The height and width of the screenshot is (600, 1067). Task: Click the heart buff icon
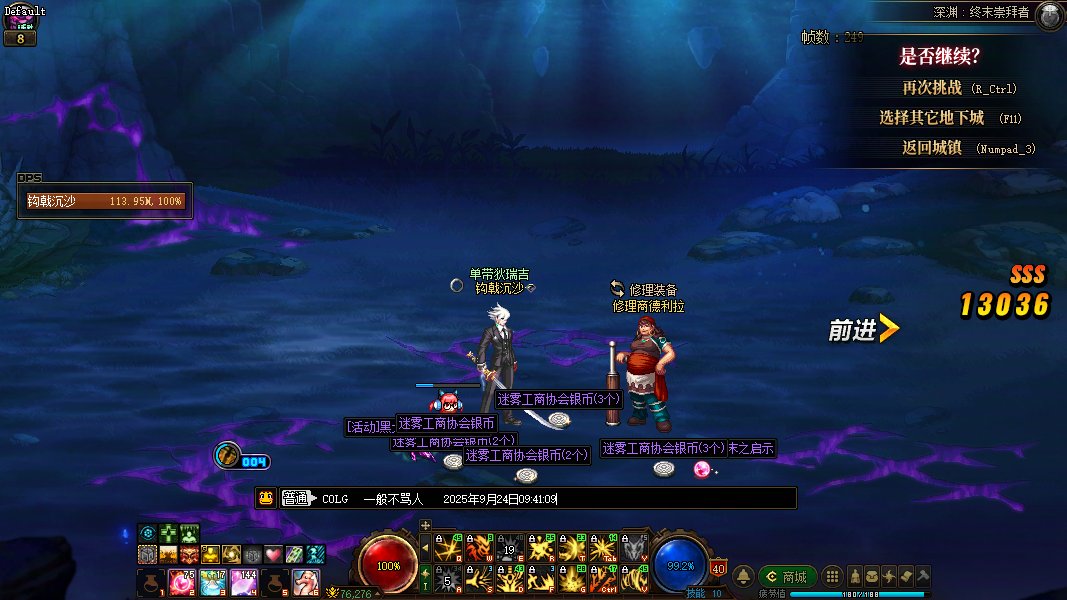coord(272,554)
